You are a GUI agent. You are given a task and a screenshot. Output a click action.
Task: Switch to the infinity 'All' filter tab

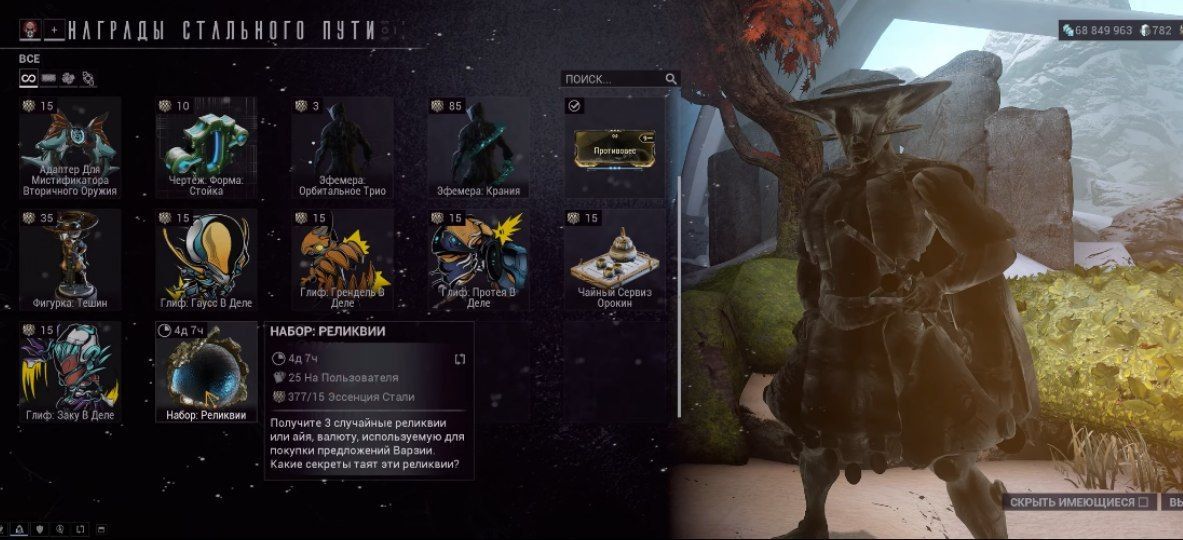28,78
